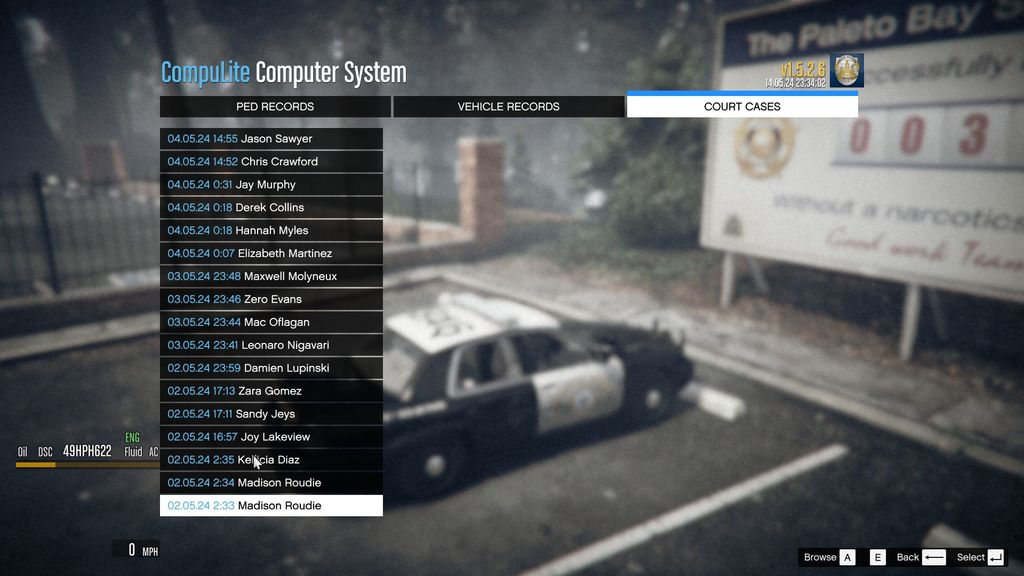Open Leonaro Nigavari's court case
Viewport: 1024px width, 576px height.
click(x=271, y=346)
